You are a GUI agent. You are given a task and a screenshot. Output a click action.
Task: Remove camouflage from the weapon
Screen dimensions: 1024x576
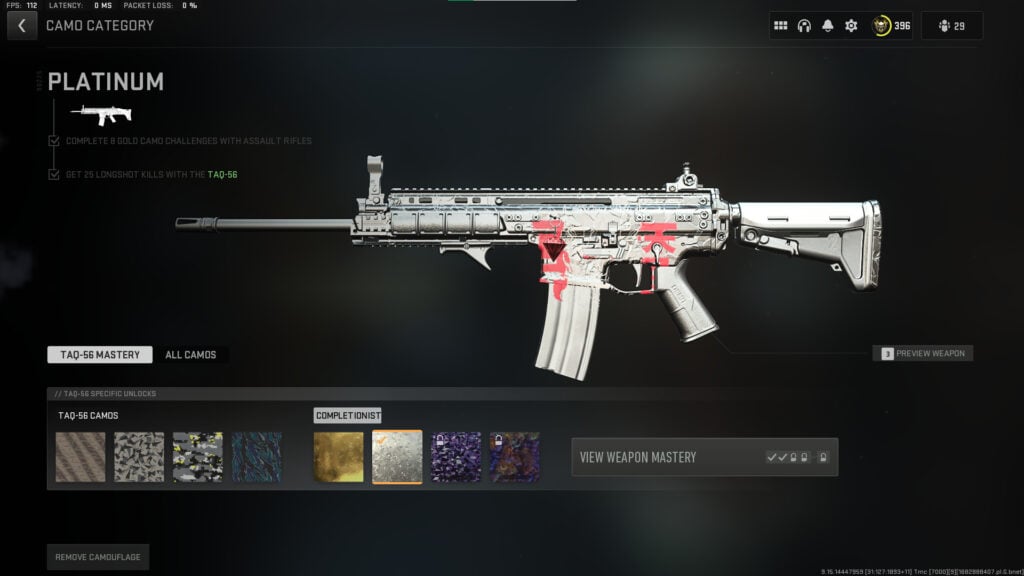coord(98,556)
